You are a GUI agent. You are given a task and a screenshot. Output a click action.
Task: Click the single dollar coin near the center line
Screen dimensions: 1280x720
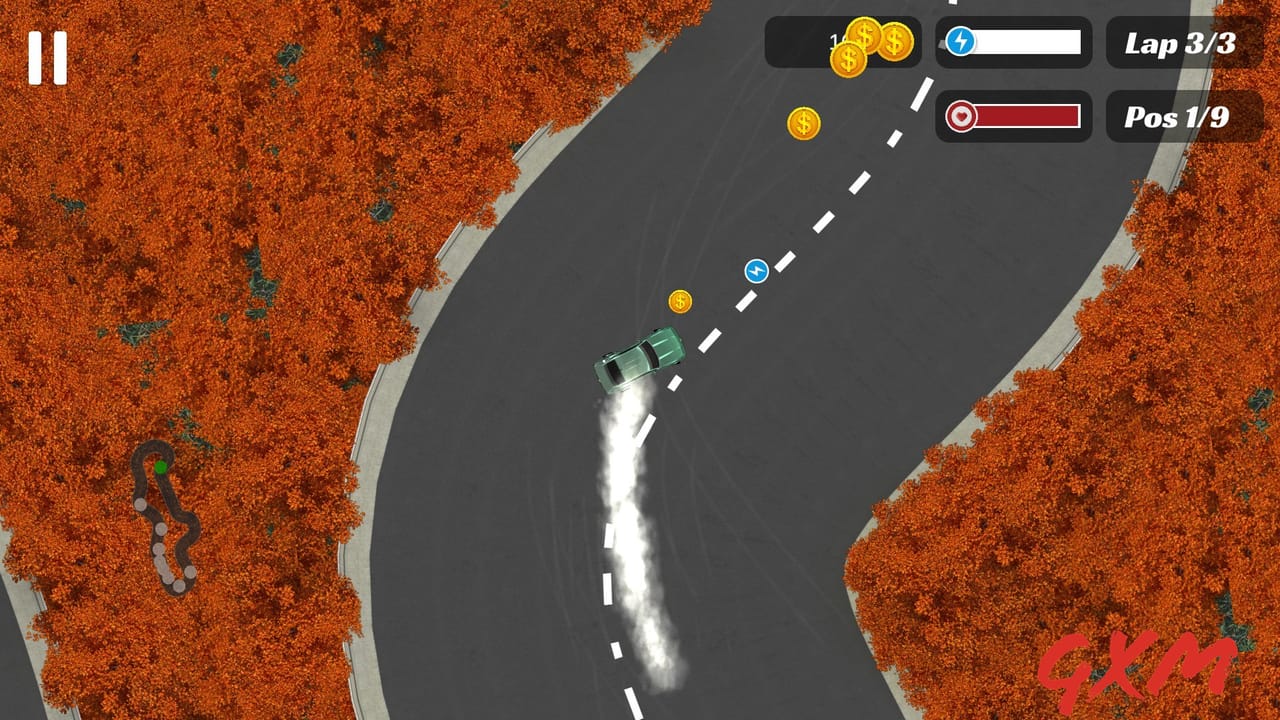682,300
